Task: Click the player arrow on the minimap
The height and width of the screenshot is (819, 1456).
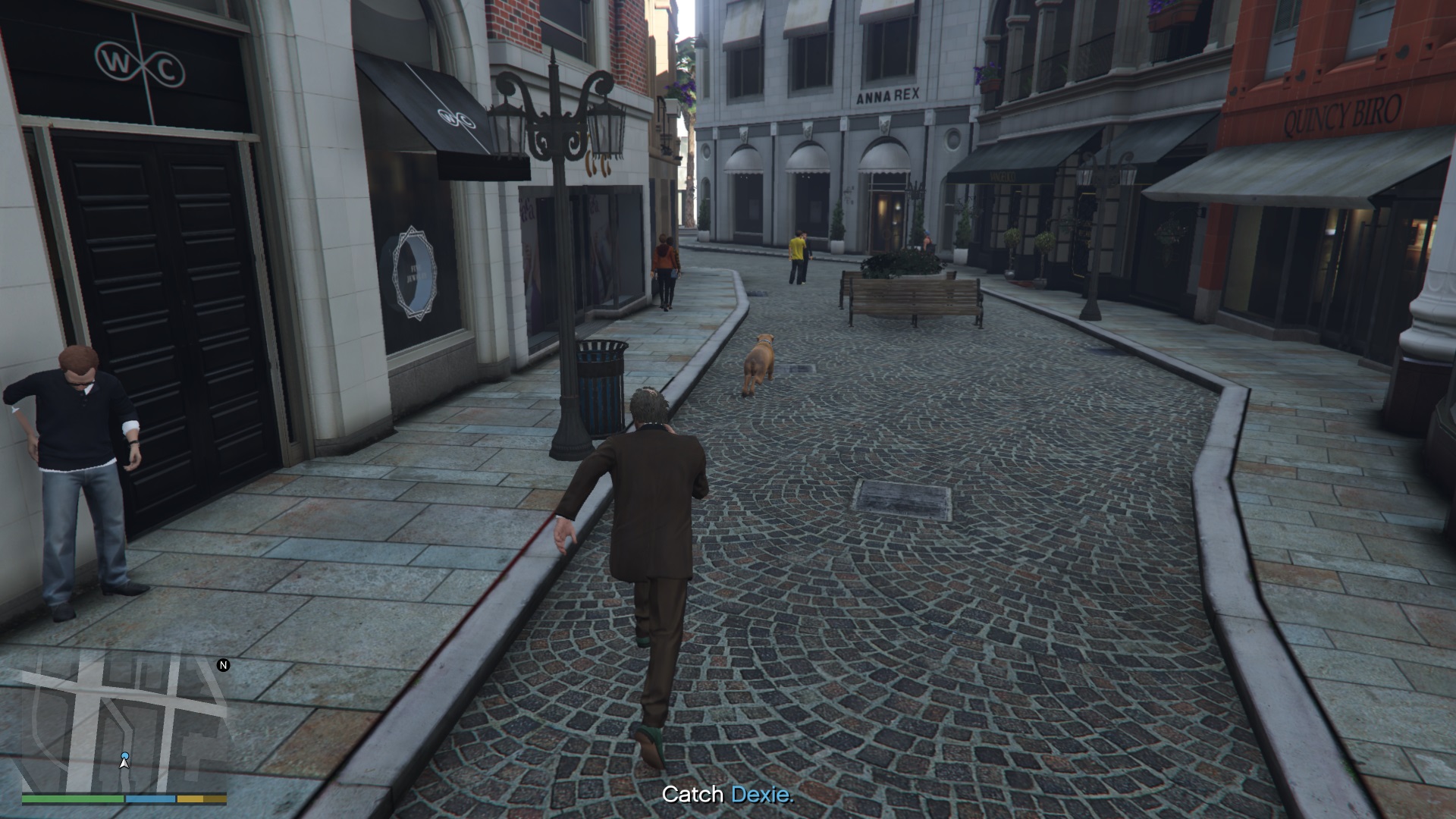Action: pyautogui.click(x=123, y=766)
